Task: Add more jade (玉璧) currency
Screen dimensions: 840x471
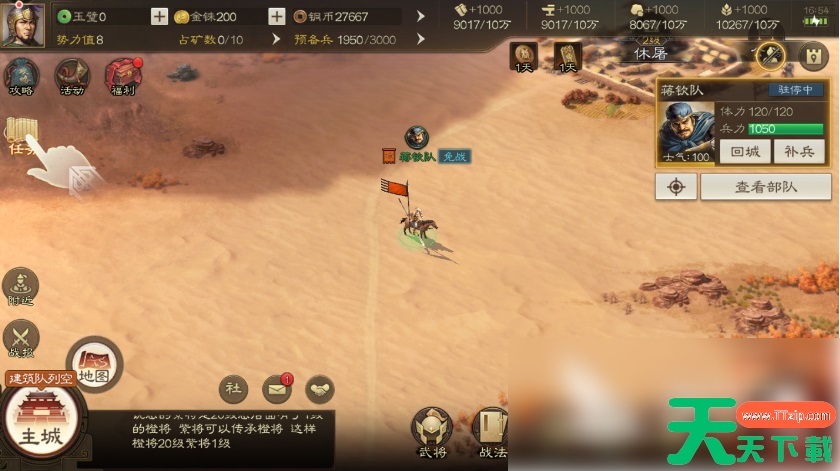Action: 160,17
